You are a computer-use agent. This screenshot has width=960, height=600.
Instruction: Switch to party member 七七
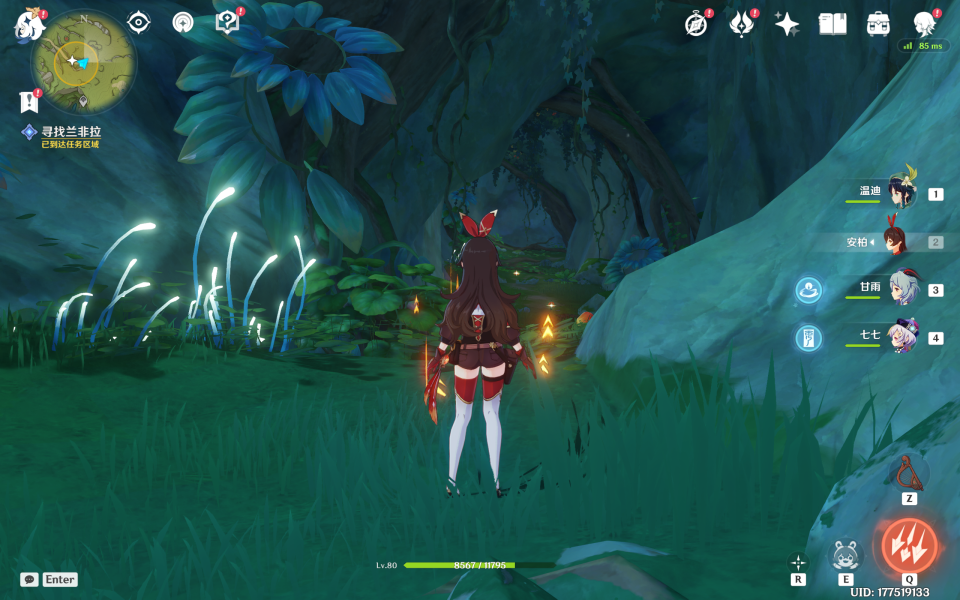[900, 337]
